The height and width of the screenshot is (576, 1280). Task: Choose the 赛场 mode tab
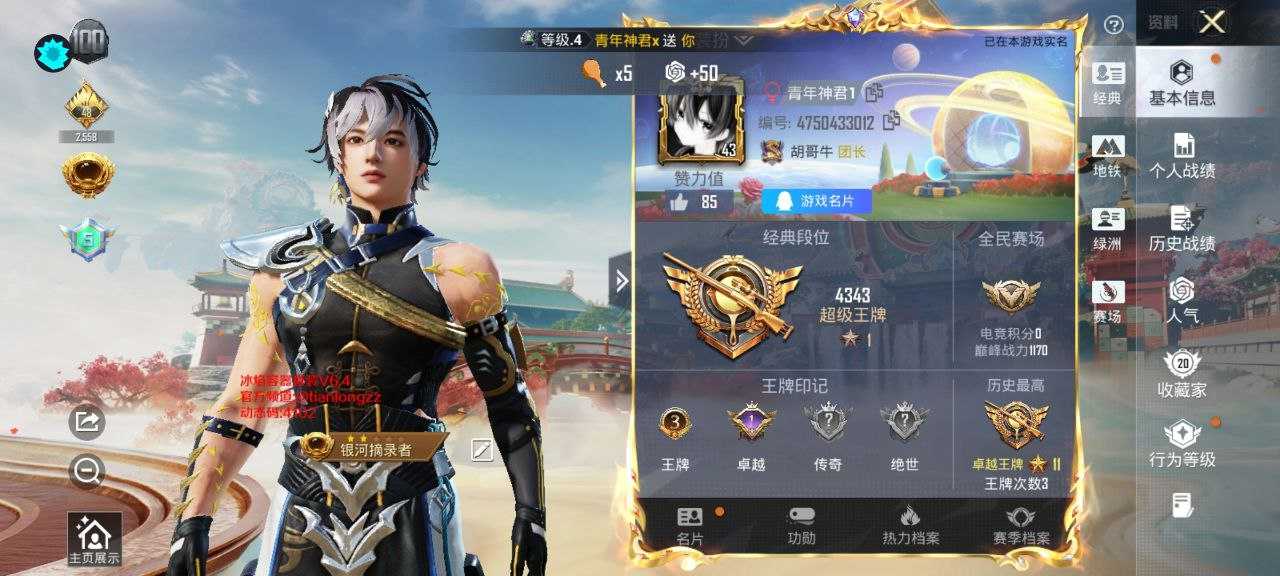point(1108,302)
